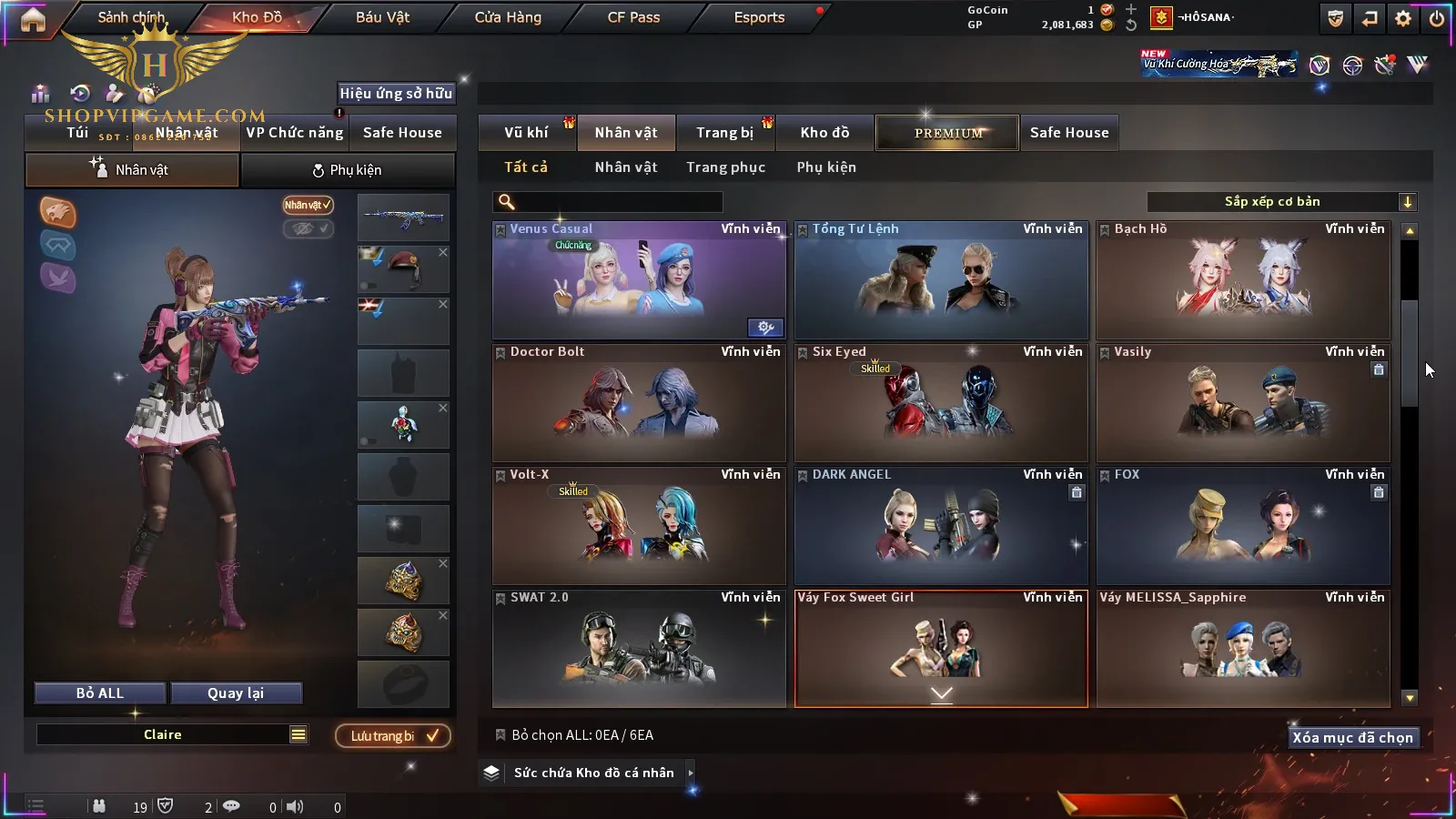Open the settings gear icon
1456x819 pixels.
(x=1403, y=18)
